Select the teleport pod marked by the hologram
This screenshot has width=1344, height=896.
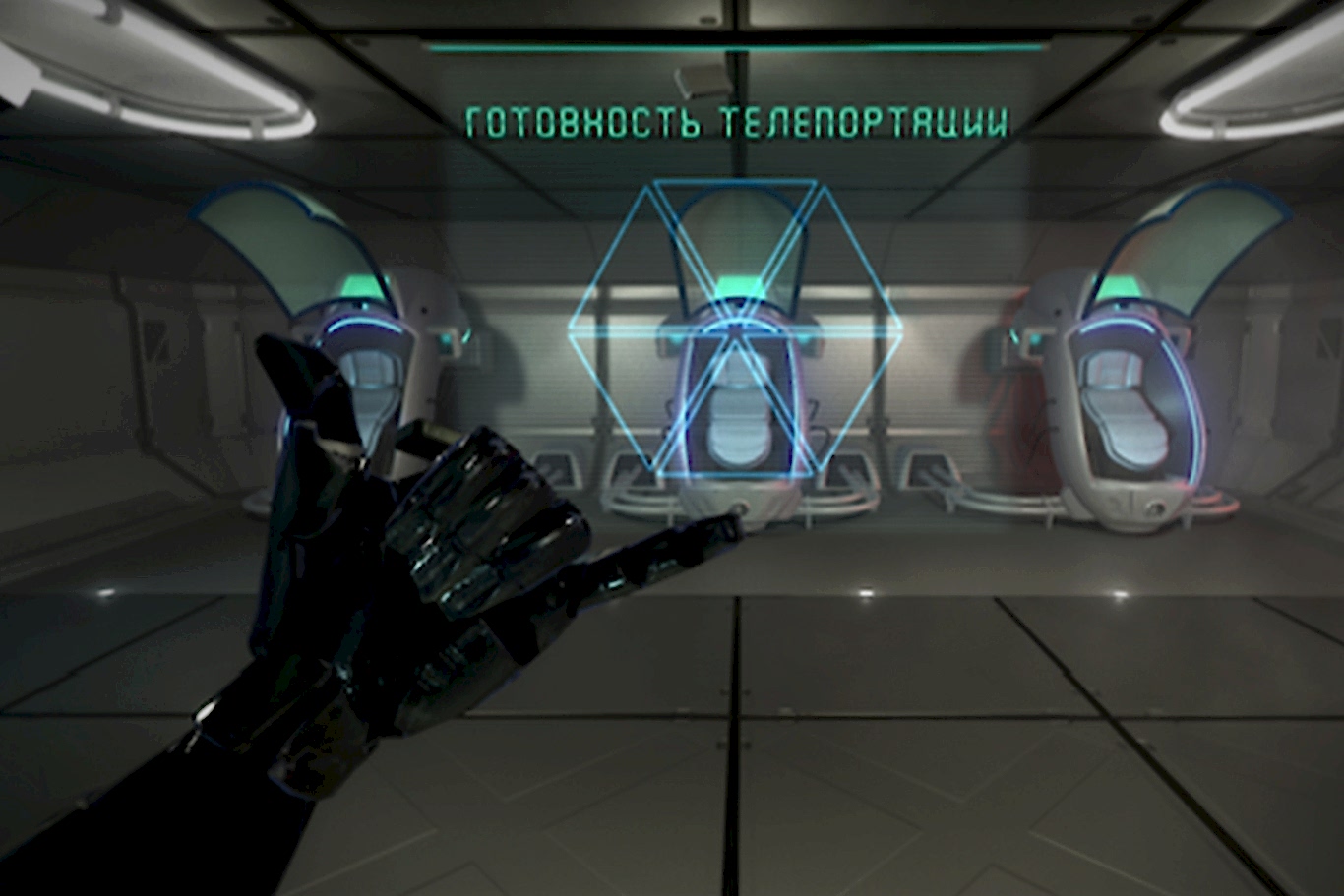click(736, 393)
